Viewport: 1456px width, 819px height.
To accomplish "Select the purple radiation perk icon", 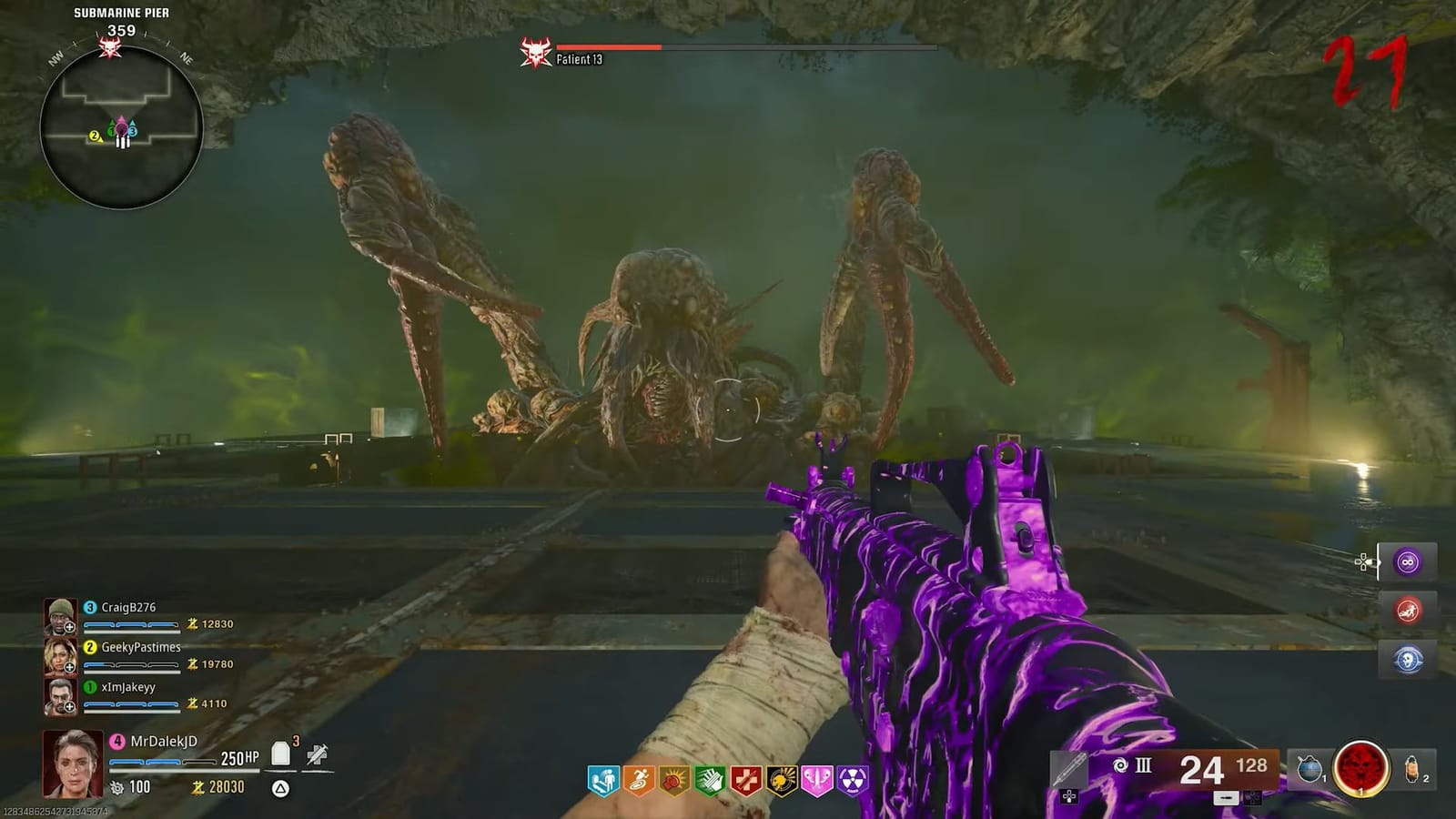I will (850, 778).
